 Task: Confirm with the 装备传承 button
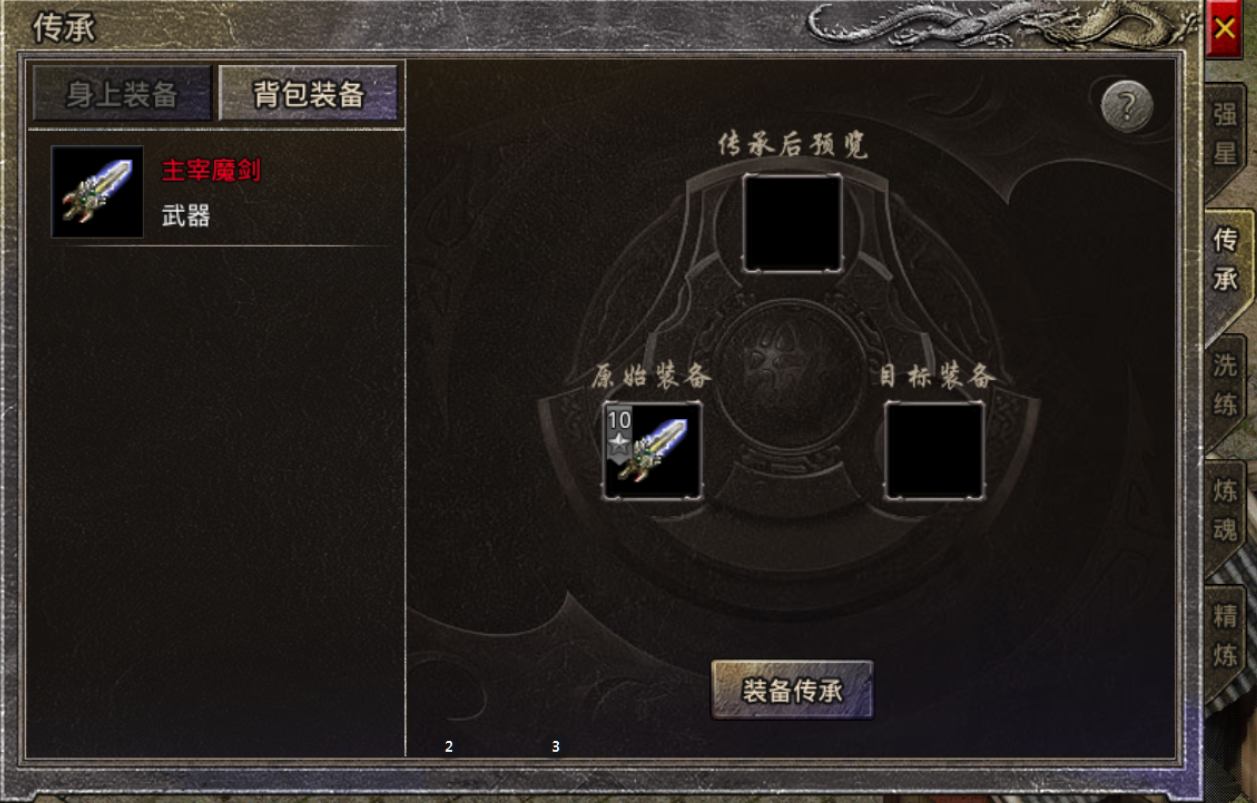(792, 690)
